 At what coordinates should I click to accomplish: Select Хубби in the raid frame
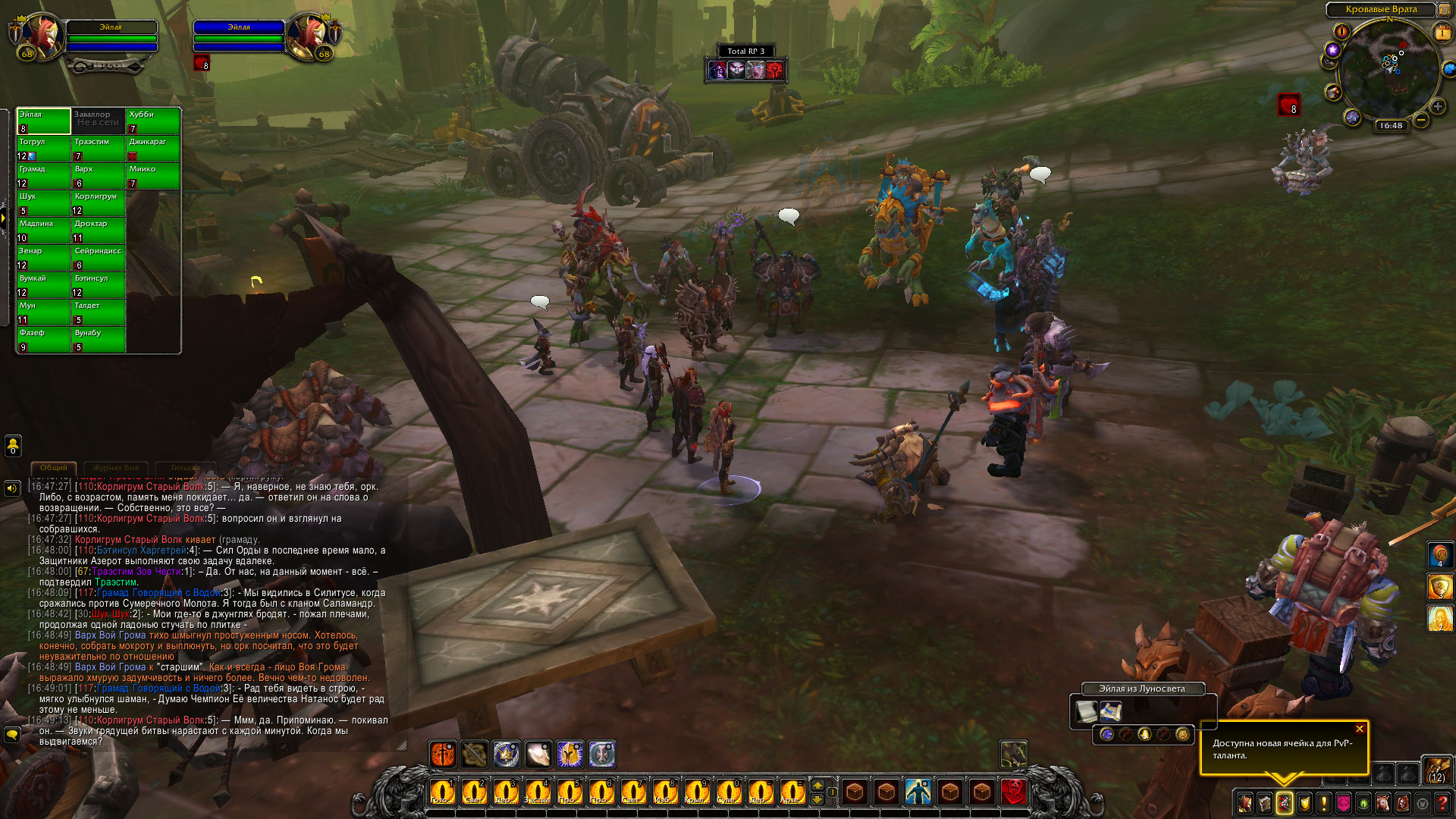point(153,121)
